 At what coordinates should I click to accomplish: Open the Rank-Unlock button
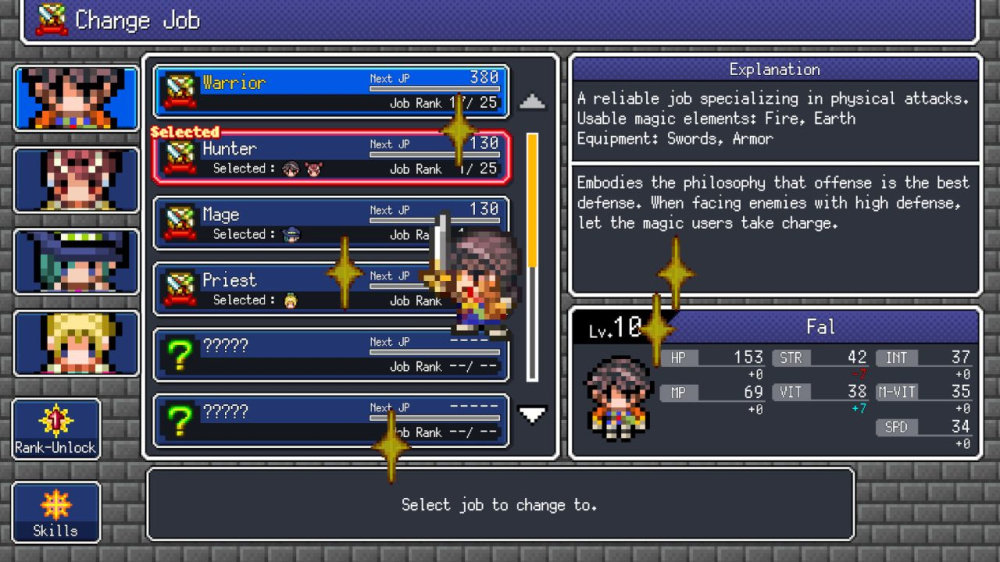click(x=56, y=429)
